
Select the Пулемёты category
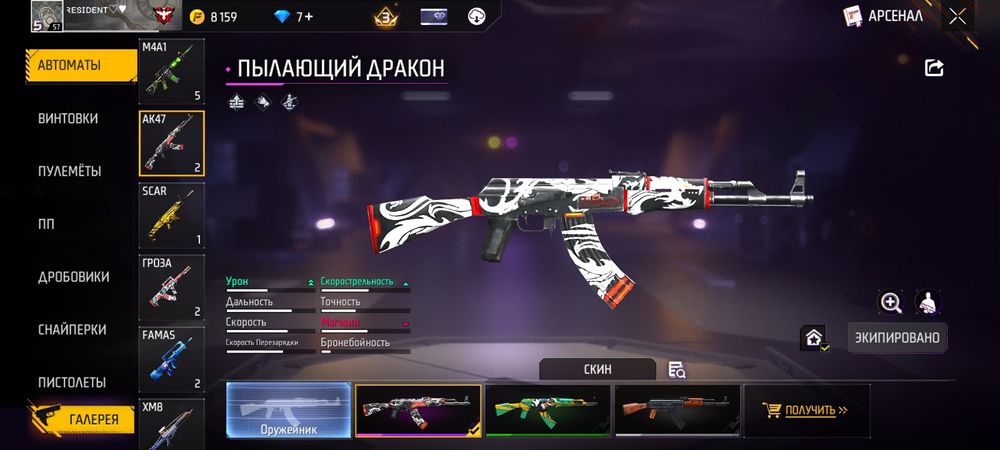tap(69, 171)
